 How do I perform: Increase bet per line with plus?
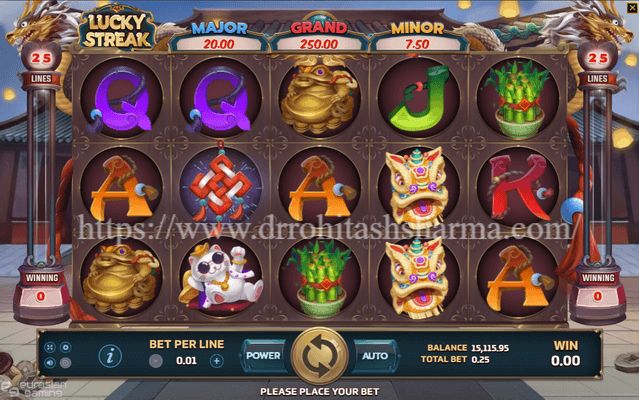pyautogui.click(x=217, y=361)
